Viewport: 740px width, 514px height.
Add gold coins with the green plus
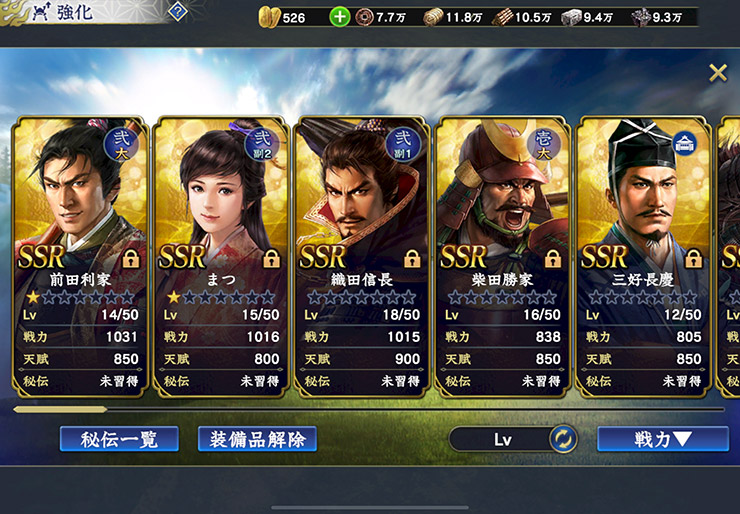[x=340, y=17]
